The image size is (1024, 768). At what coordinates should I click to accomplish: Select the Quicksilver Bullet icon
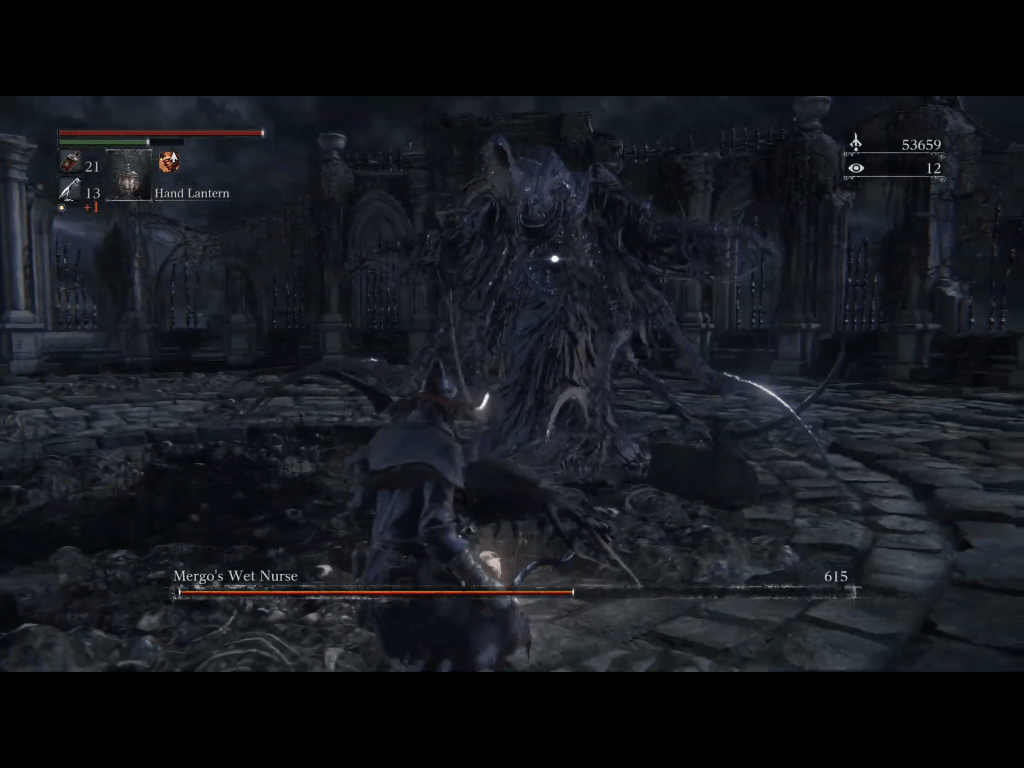(x=69, y=190)
